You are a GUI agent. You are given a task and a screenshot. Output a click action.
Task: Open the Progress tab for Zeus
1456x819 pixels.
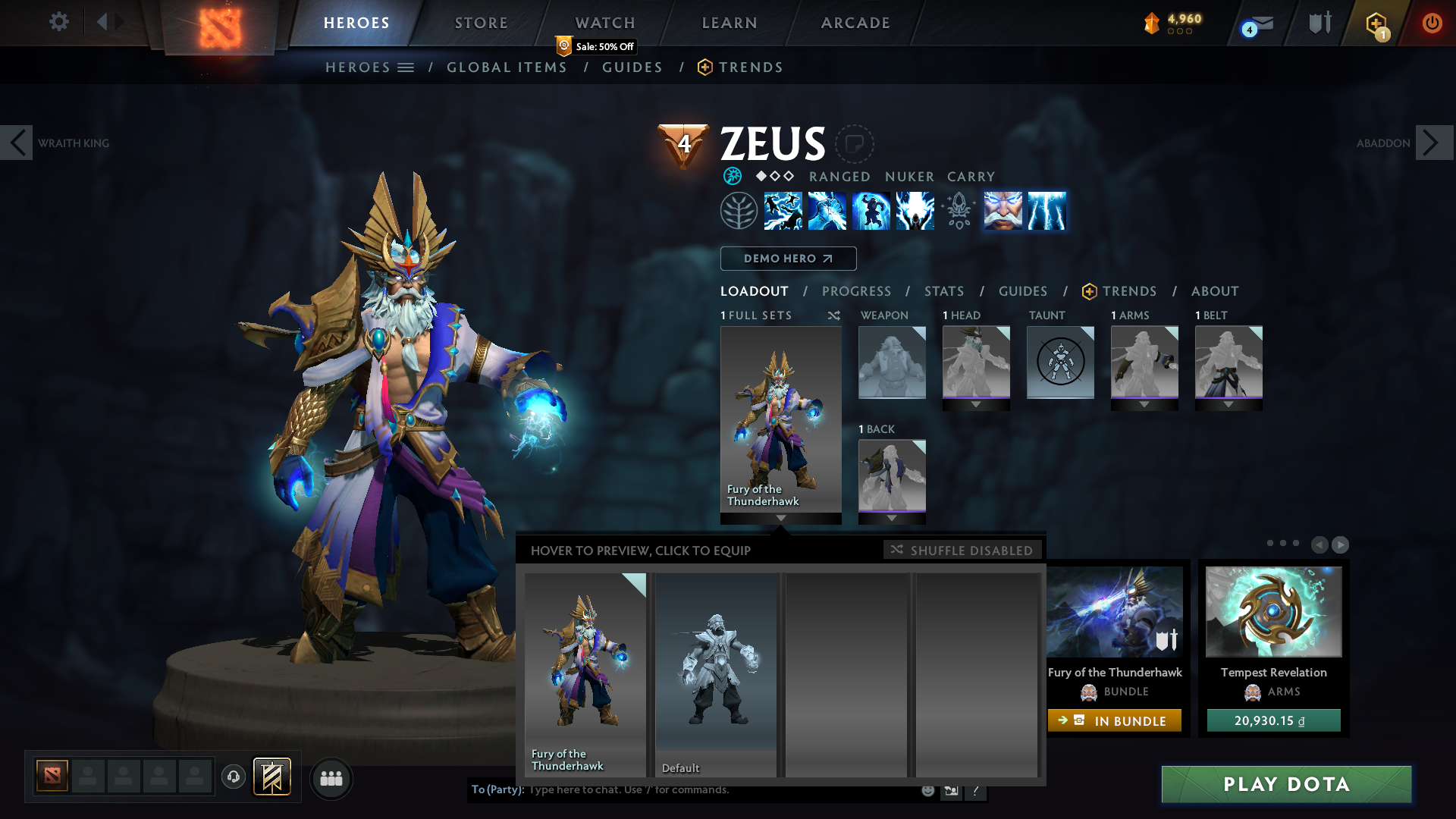pyautogui.click(x=856, y=291)
